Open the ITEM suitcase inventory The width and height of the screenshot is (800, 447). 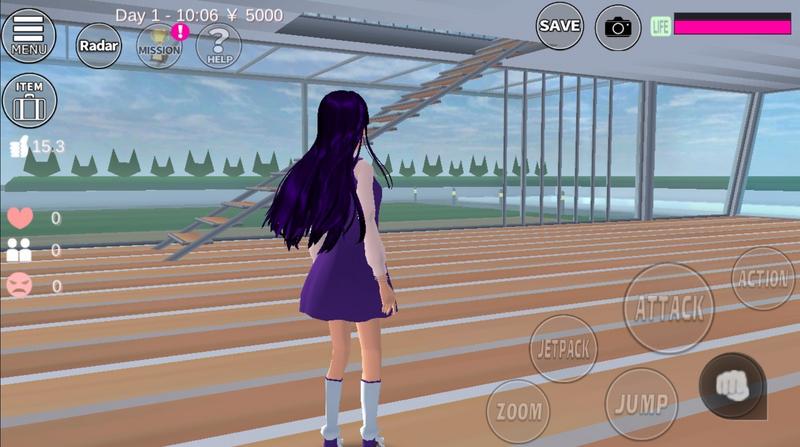[29, 101]
